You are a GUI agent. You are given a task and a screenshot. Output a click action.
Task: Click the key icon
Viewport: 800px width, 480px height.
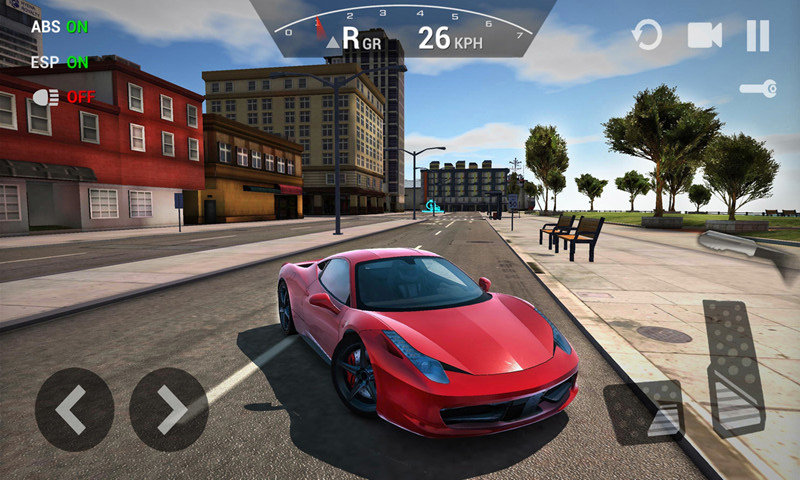758,89
